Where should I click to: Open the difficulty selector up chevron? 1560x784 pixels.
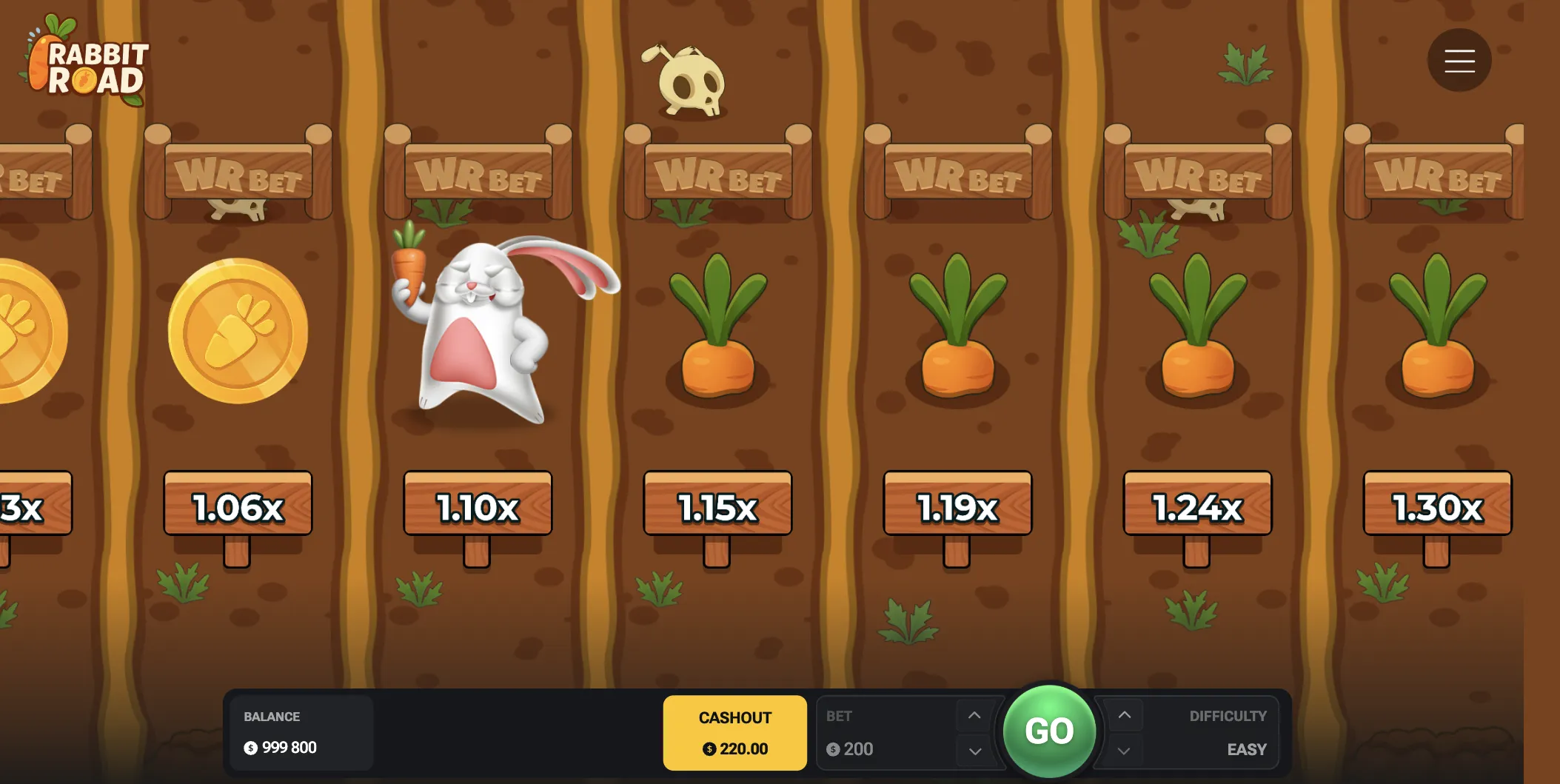[1124, 714]
